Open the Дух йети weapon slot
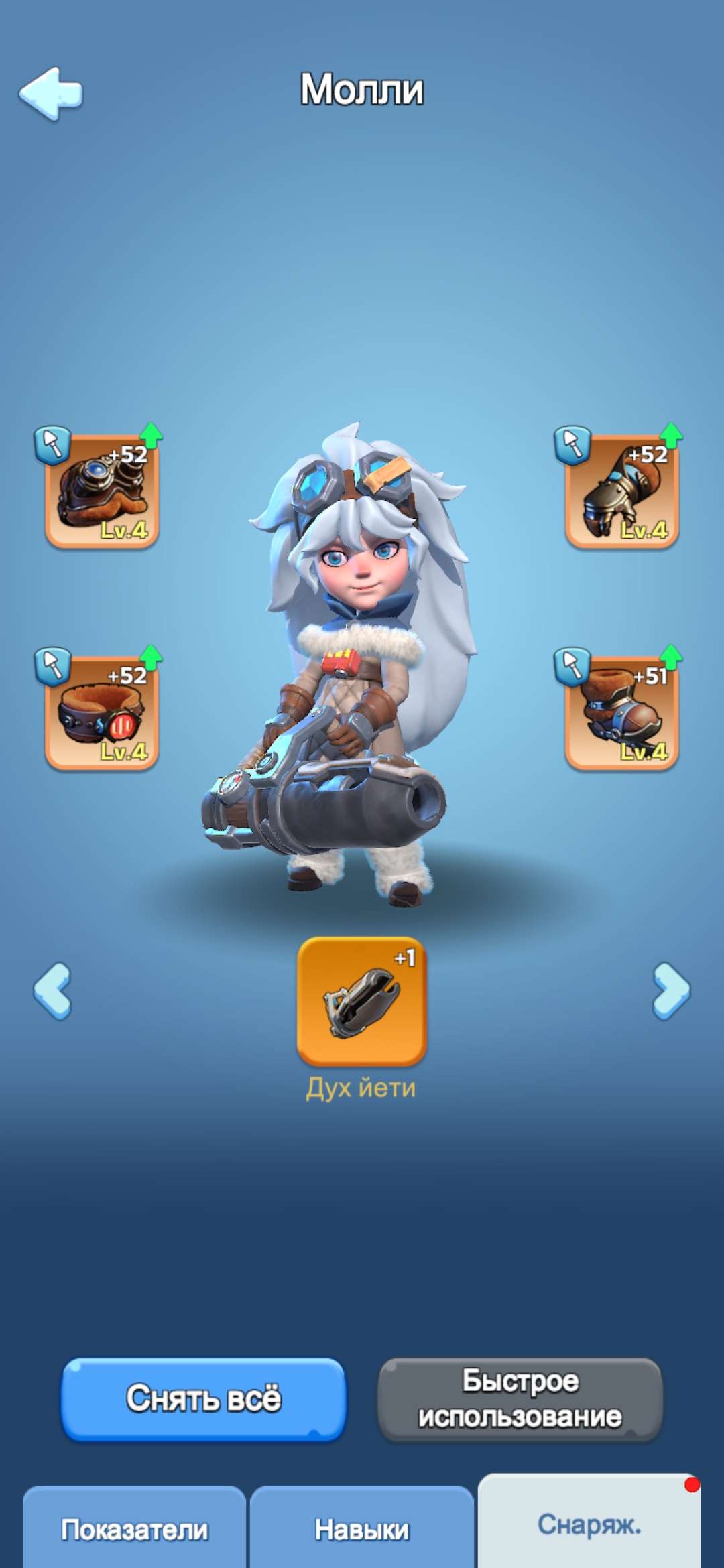This screenshot has height=1568, width=724. tap(361, 1001)
